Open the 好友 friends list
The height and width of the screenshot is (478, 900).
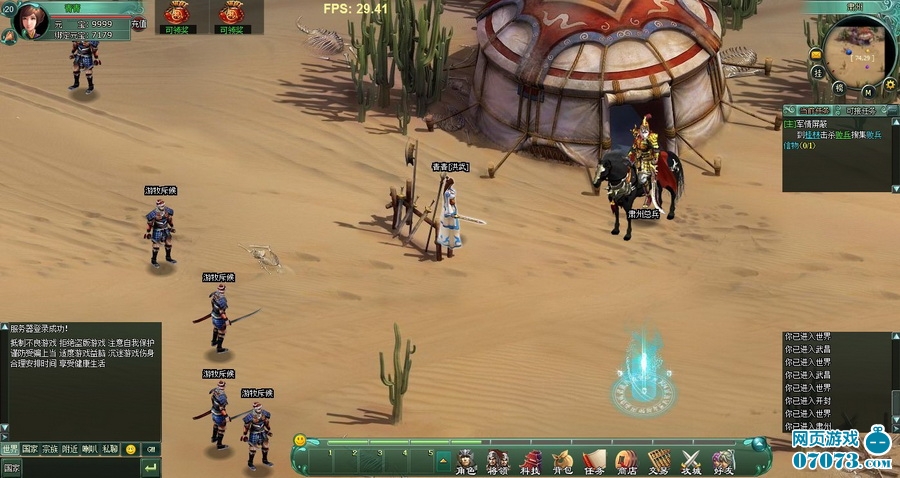723,461
